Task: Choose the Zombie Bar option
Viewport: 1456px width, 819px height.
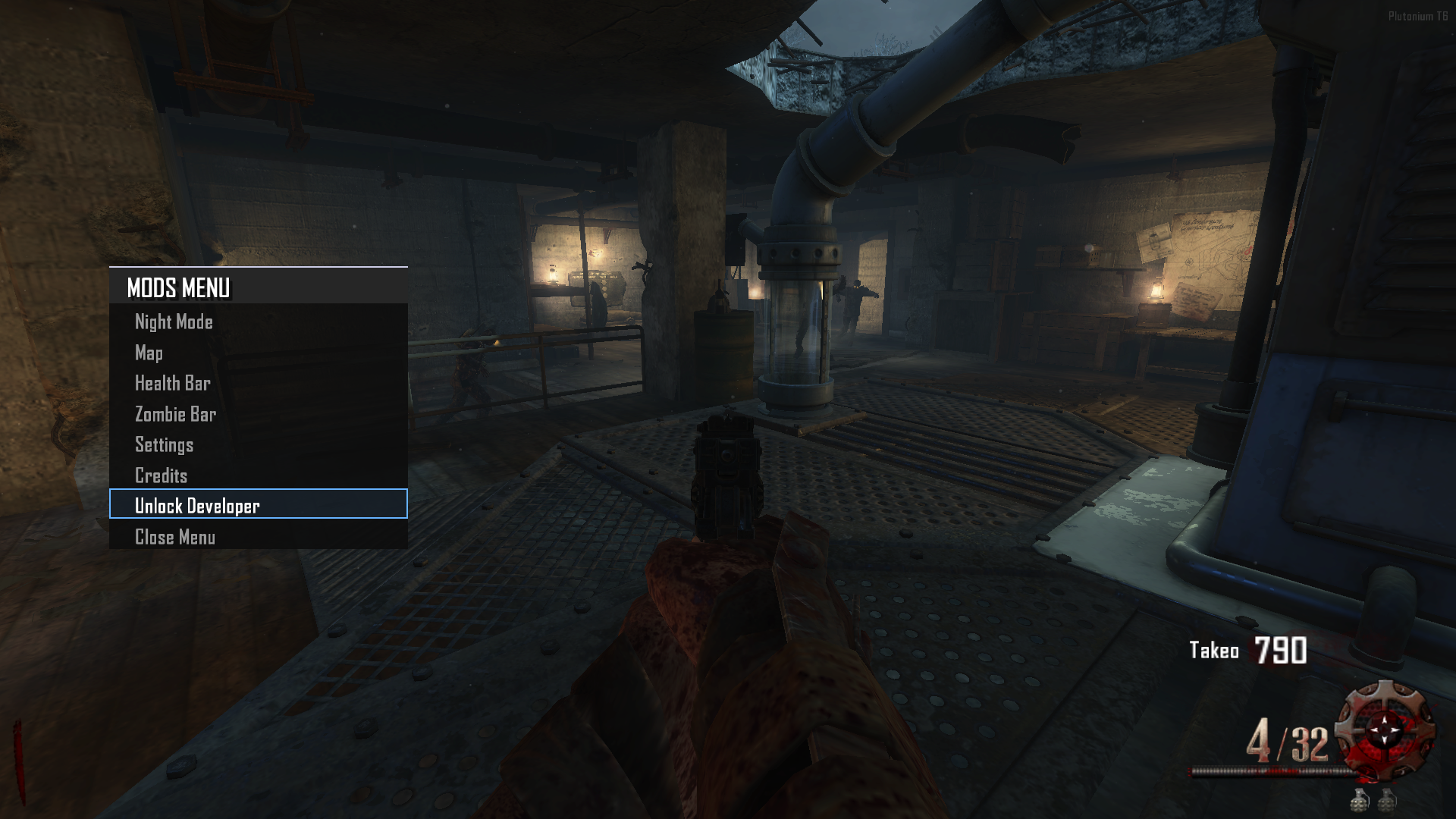Action: [175, 414]
